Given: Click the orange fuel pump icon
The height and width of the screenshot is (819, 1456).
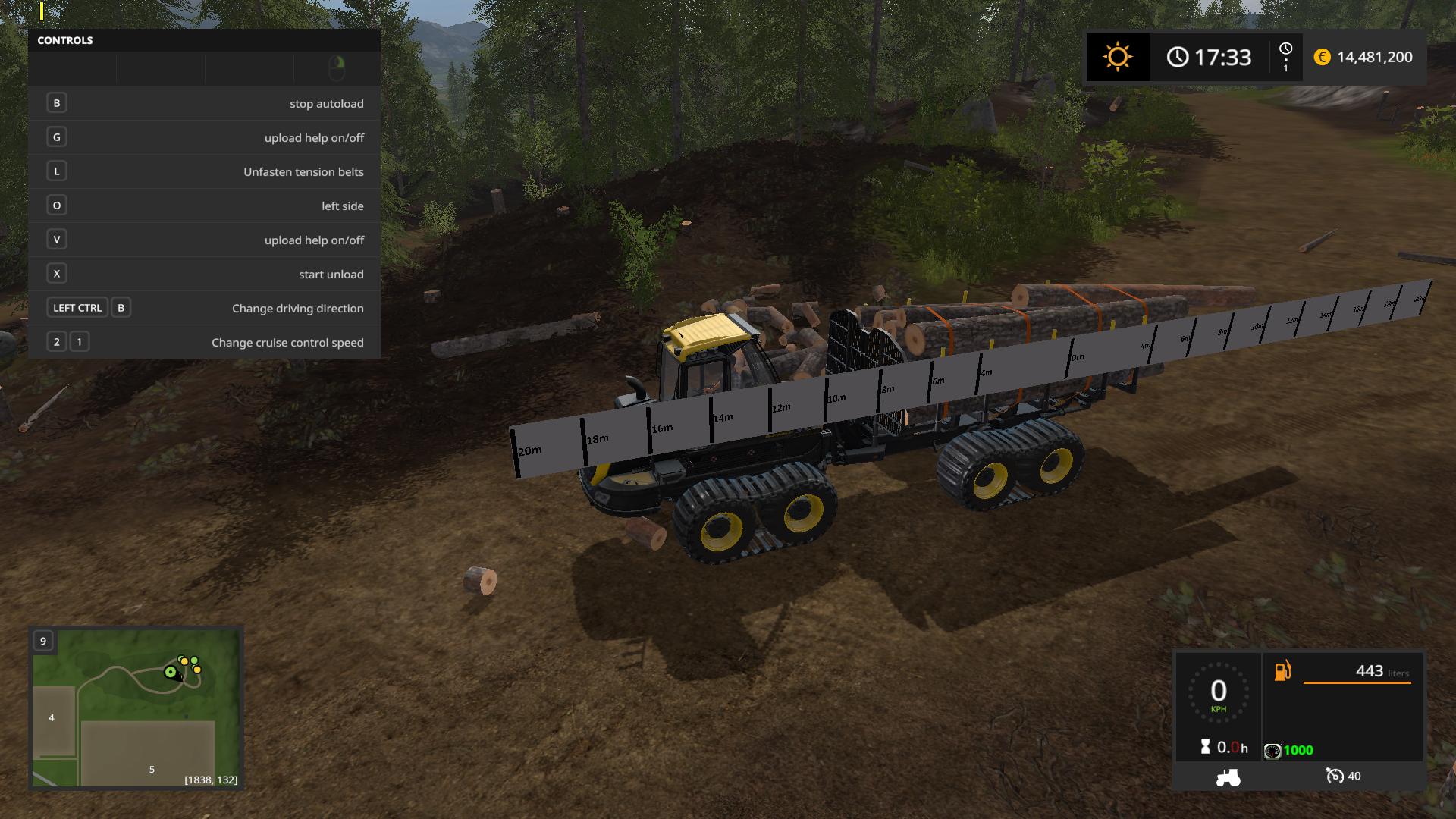Looking at the screenshot, I should click(1282, 671).
